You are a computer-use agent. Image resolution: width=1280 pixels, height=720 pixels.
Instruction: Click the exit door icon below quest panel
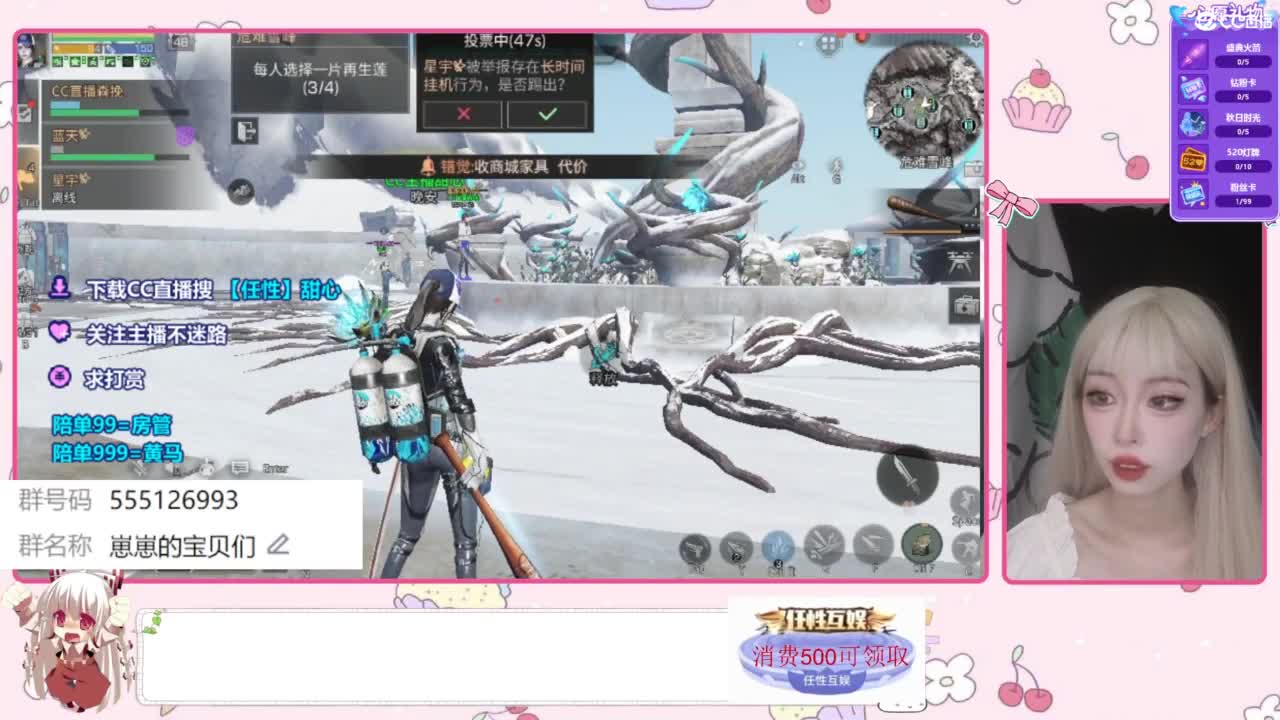tap(246, 132)
